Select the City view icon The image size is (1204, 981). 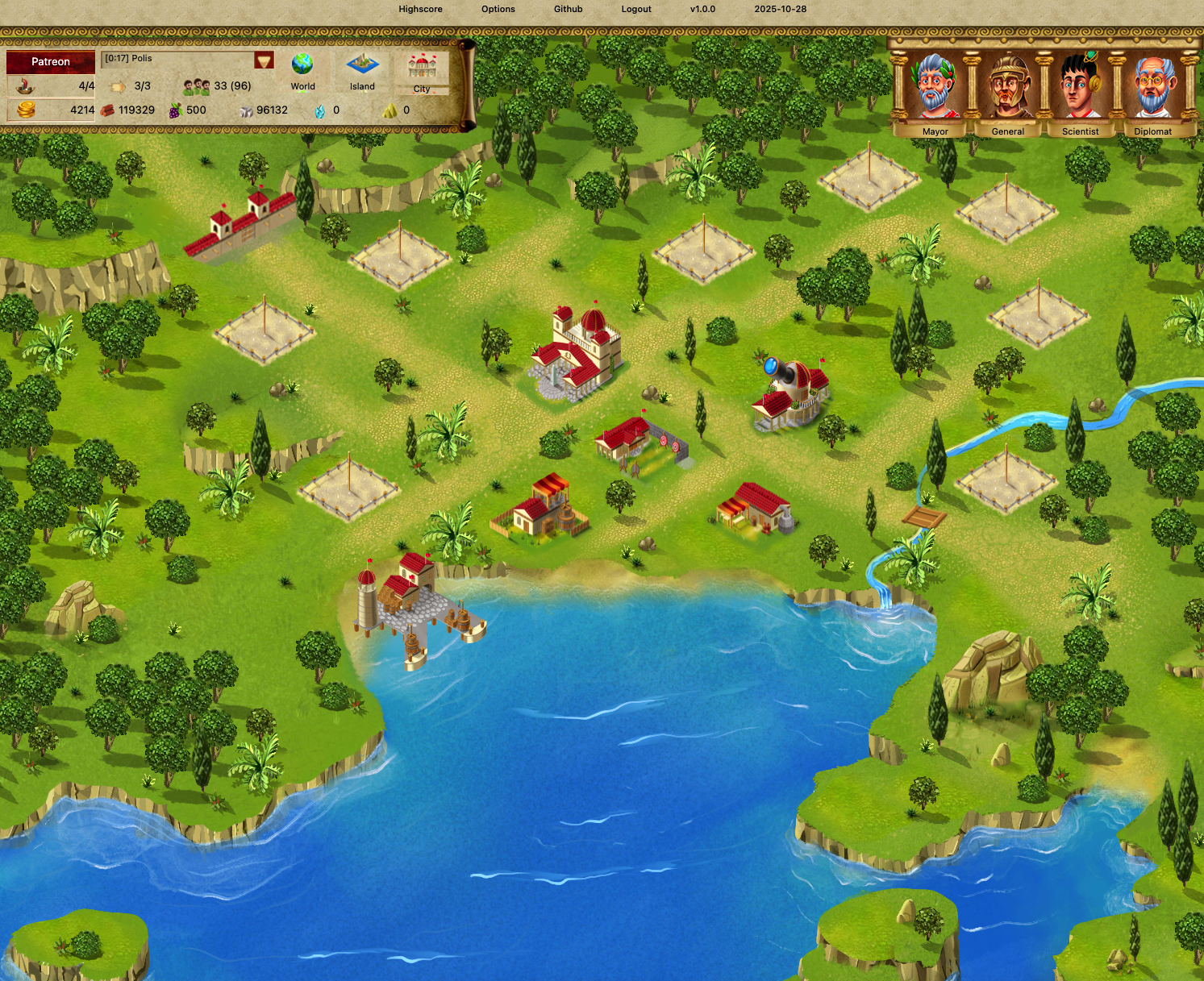point(422,73)
